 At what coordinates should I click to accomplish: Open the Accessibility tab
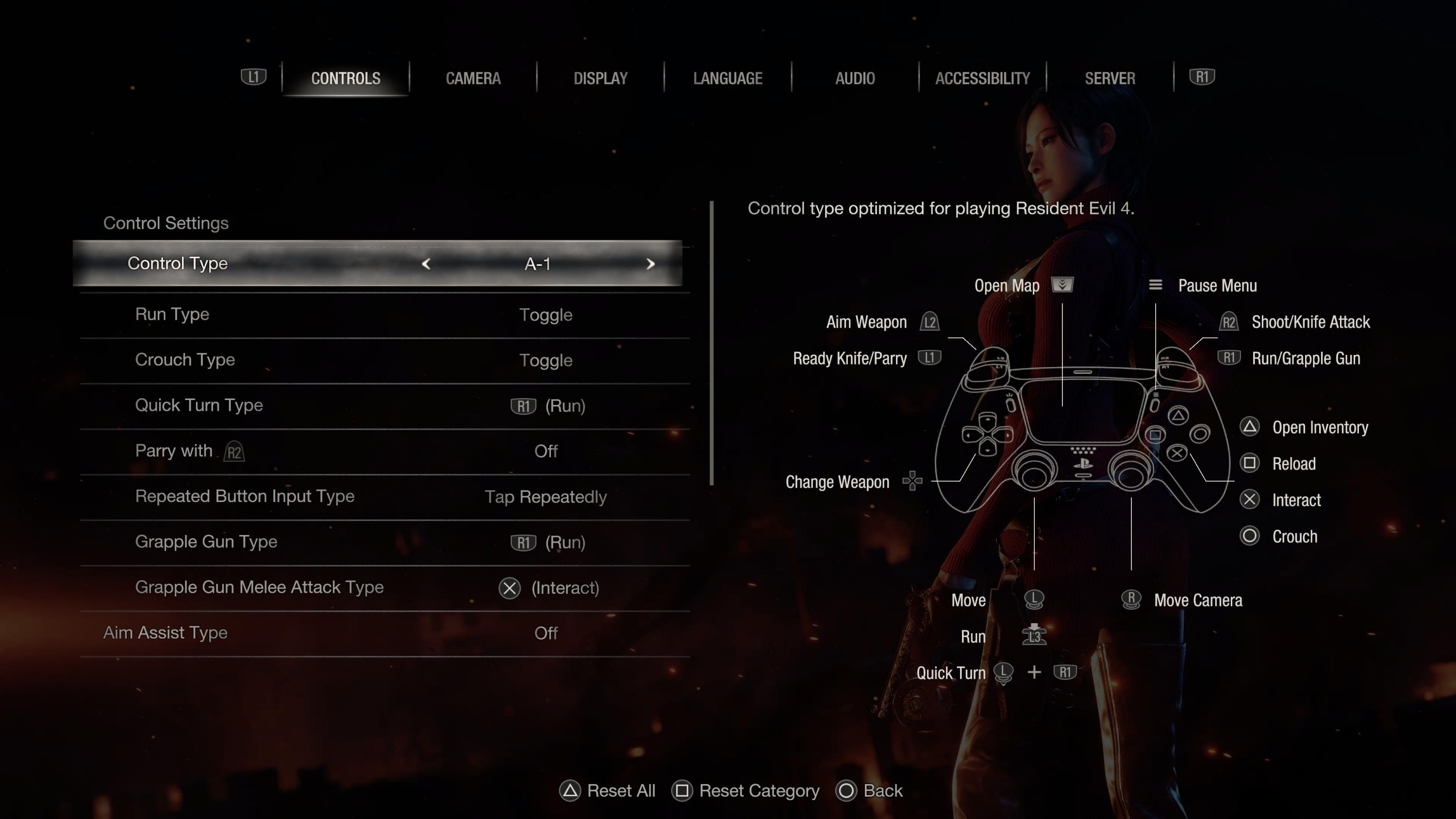pyautogui.click(x=982, y=78)
